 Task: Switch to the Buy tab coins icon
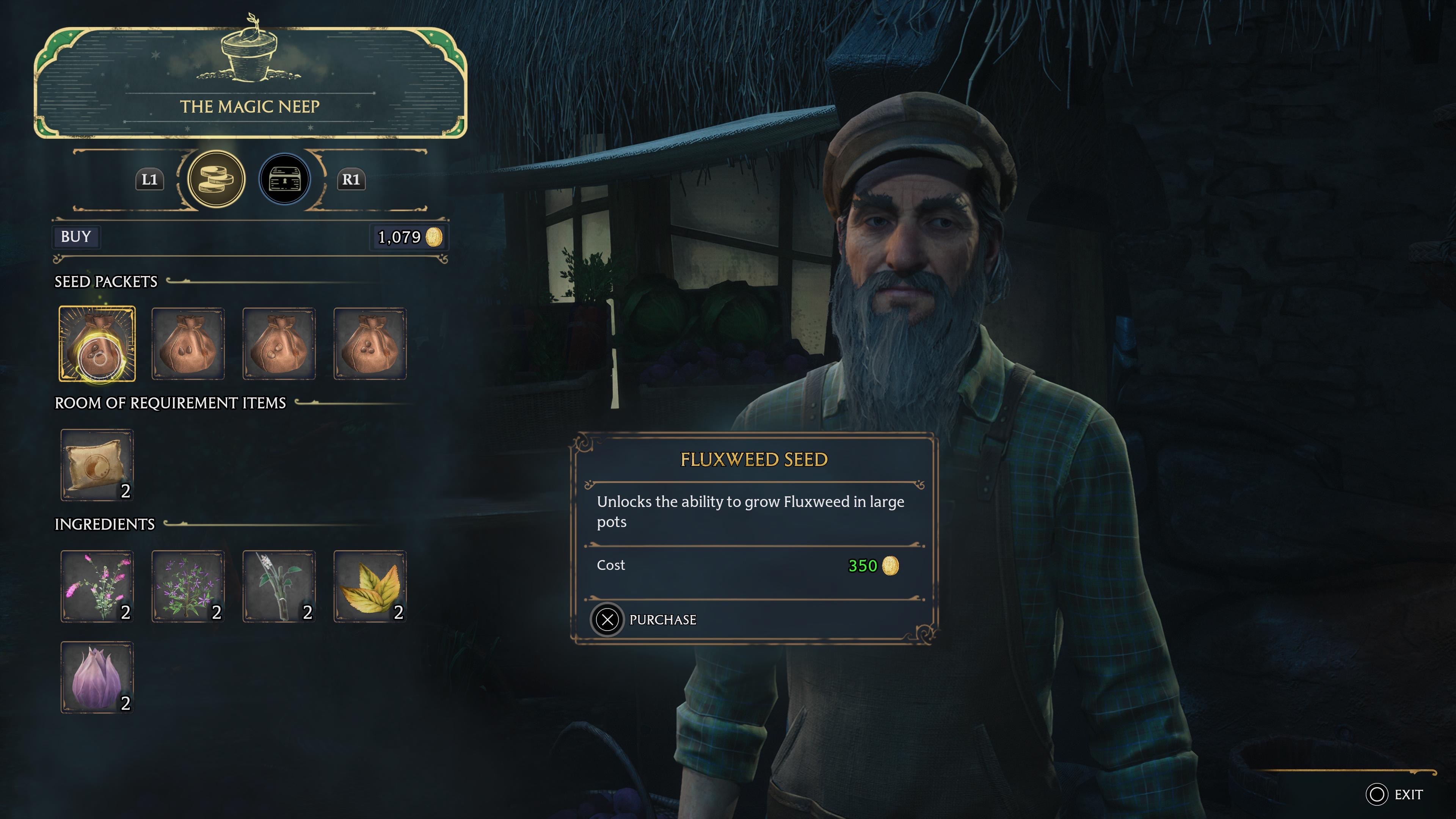click(x=217, y=179)
